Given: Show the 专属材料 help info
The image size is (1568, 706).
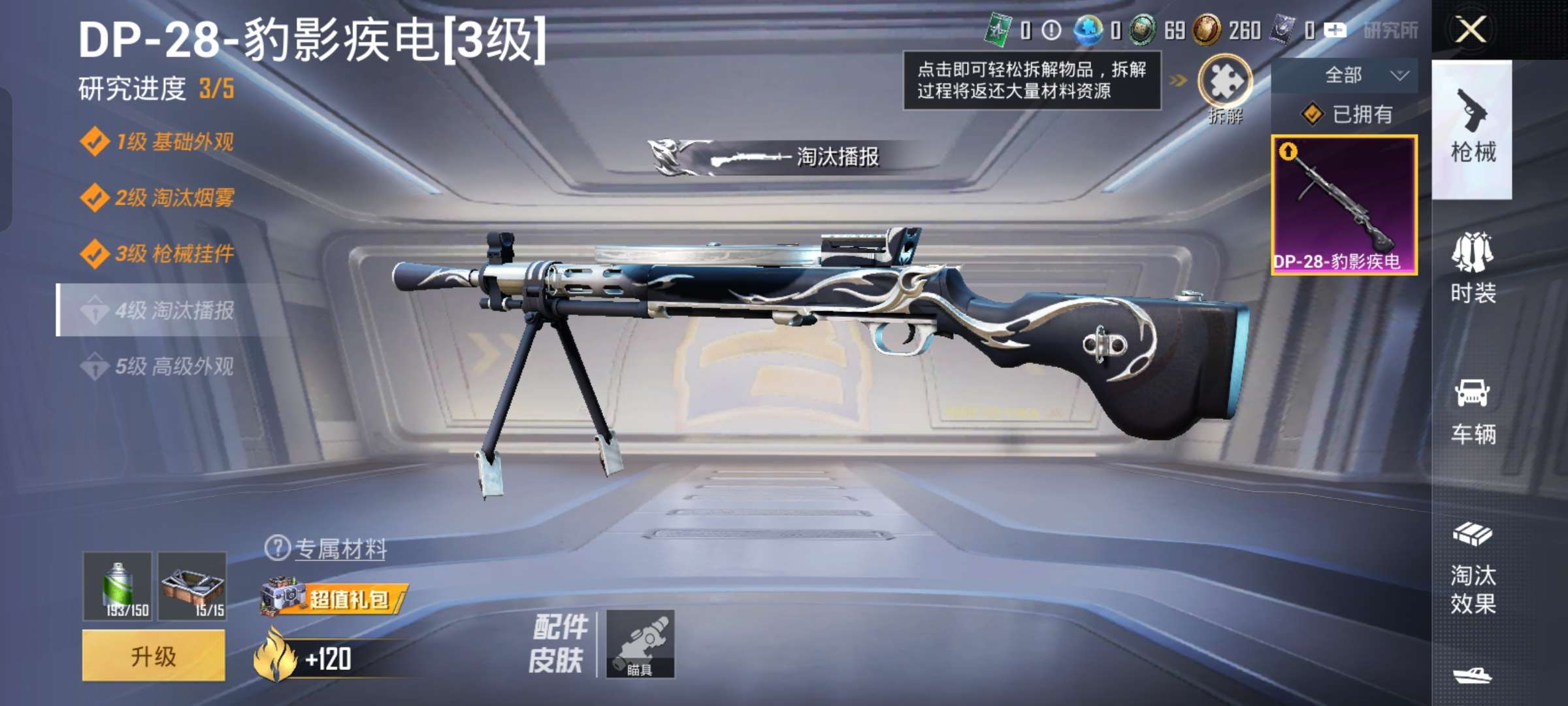Looking at the screenshot, I should (x=277, y=548).
